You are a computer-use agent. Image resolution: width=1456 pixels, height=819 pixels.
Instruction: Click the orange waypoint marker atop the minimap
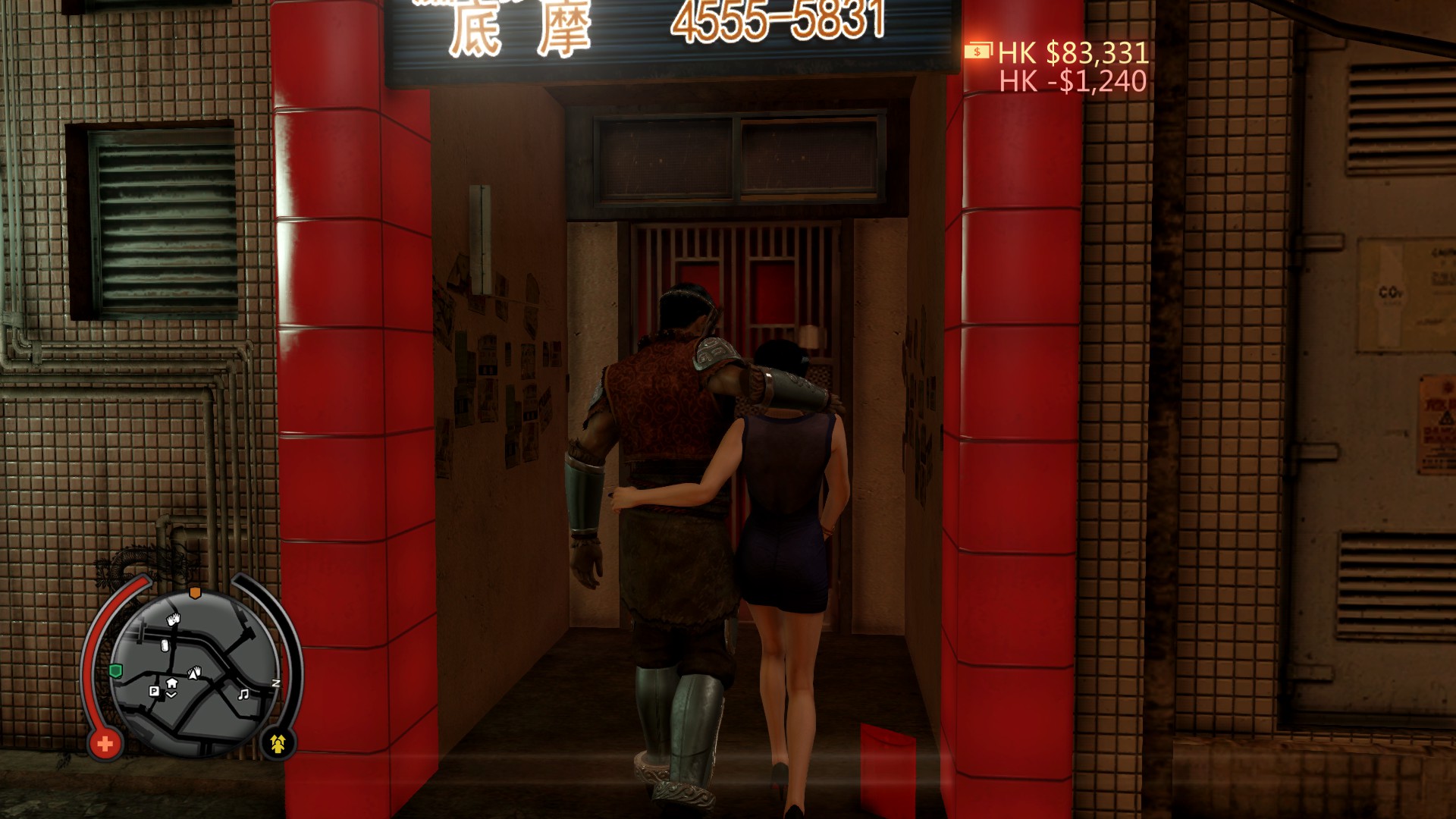pos(194,592)
